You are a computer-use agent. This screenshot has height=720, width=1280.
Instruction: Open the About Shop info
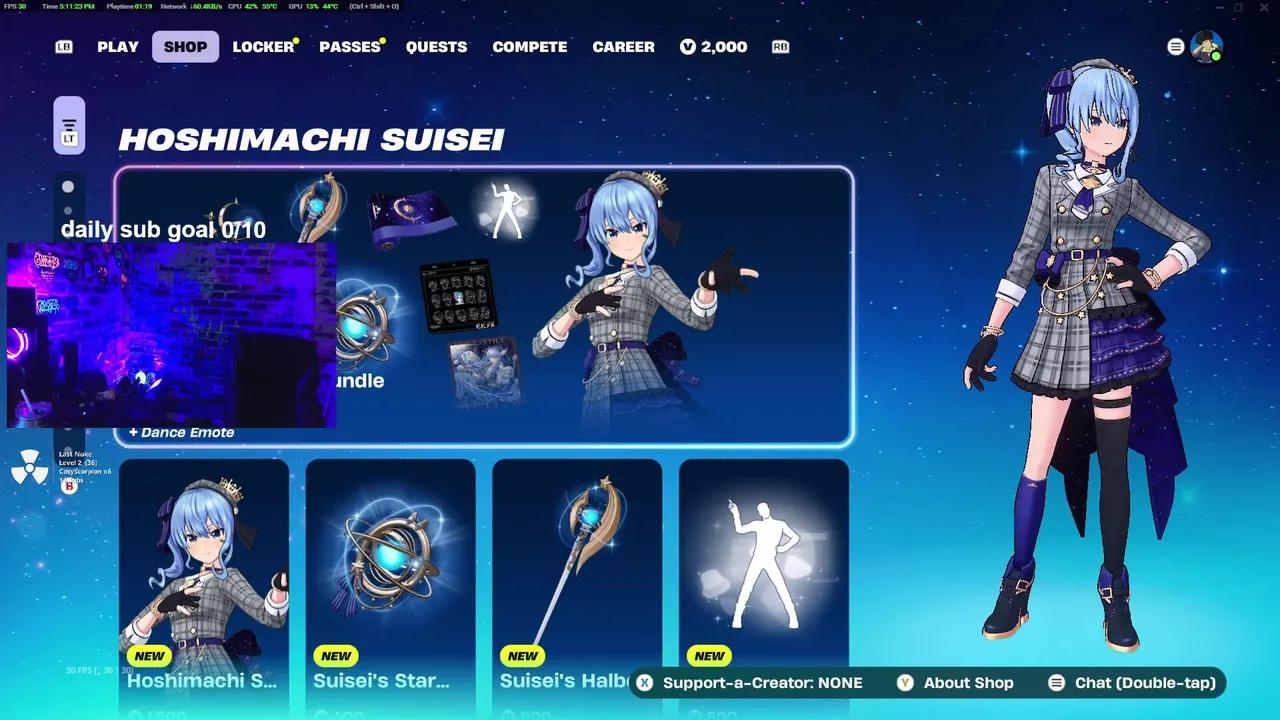(x=956, y=683)
